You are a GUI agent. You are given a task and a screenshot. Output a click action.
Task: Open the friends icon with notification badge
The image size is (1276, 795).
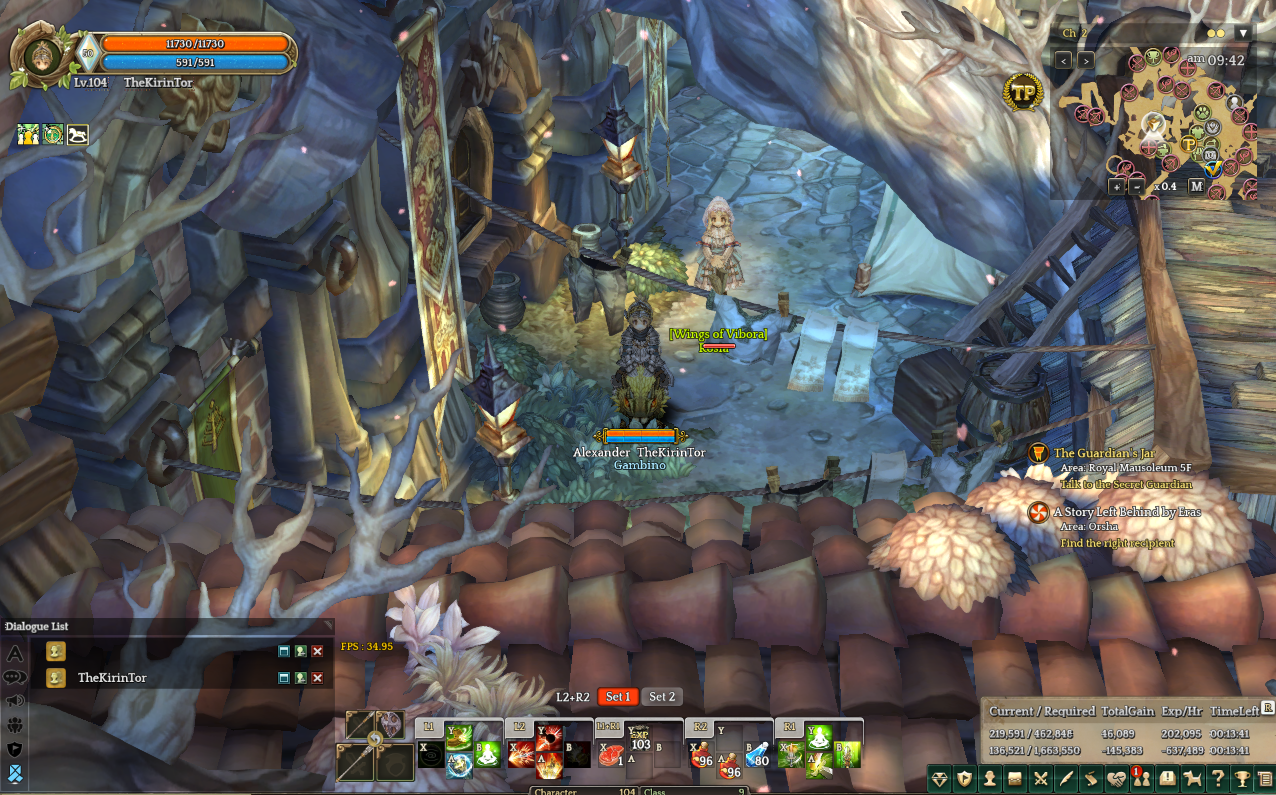pyautogui.click(x=1142, y=778)
